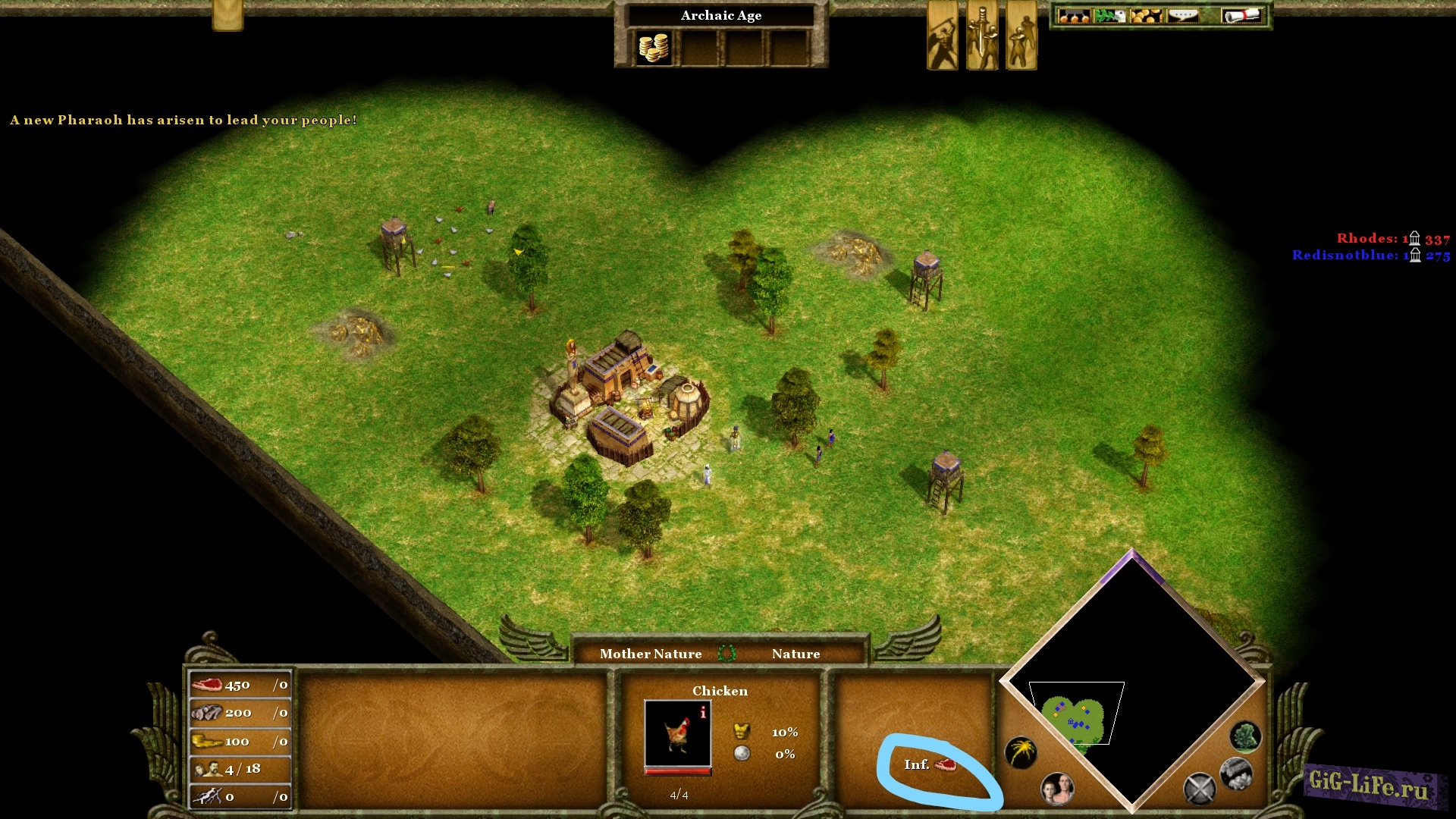Screen dimensions: 1456x819
Task: Click the hack armor 10% indicator
Action: tap(766, 733)
